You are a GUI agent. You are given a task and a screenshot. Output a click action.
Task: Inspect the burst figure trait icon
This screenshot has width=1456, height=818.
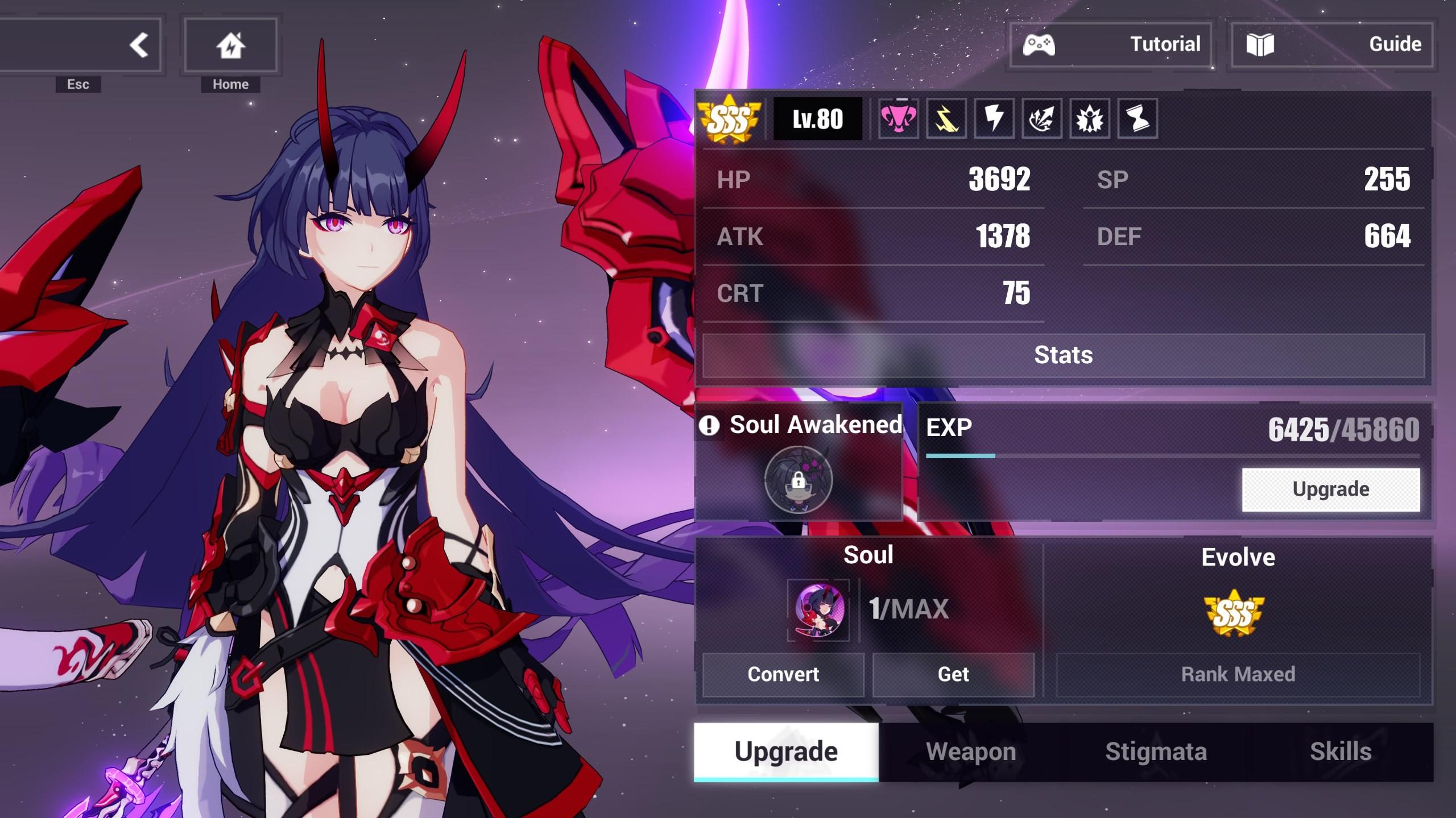pyautogui.click(x=1089, y=118)
